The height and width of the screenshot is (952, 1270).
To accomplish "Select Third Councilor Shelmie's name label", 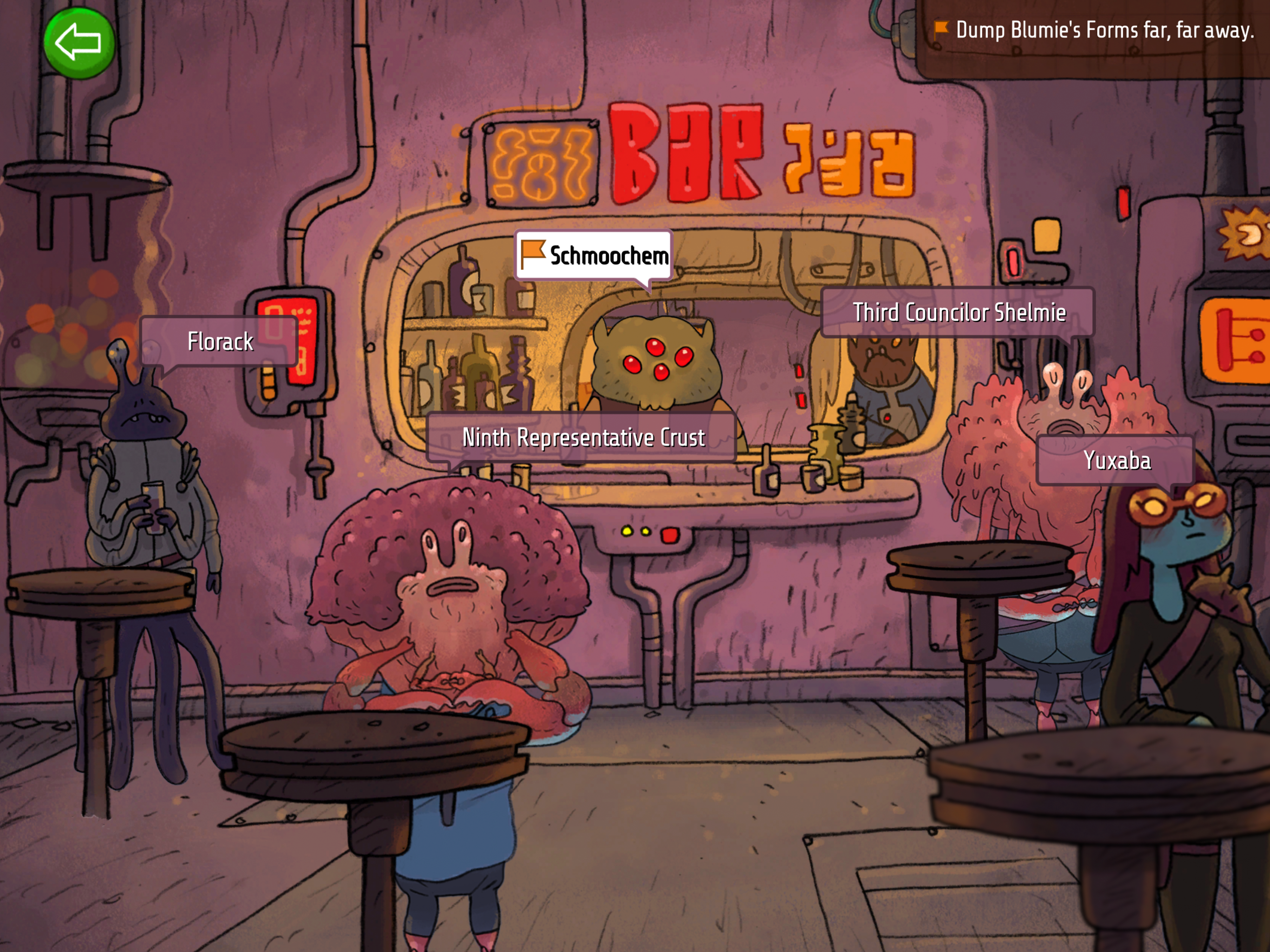I will coord(958,312).
